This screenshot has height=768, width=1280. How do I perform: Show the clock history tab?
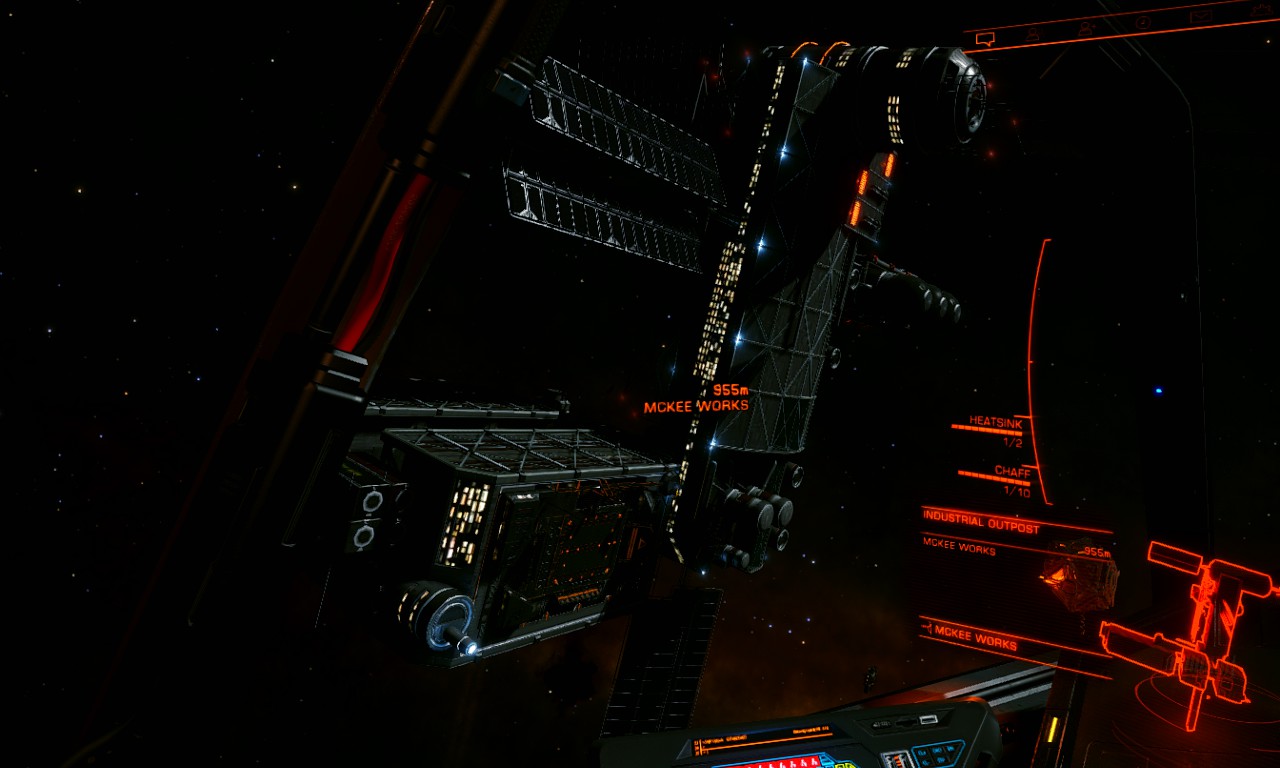(x=1143, y=22)
